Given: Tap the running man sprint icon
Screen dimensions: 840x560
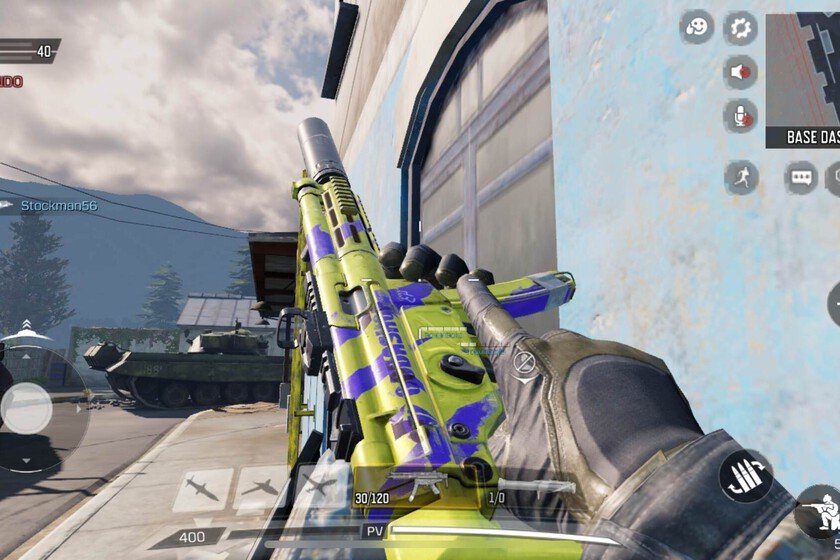Looking at the screenshot, I should tap(741, 178).
